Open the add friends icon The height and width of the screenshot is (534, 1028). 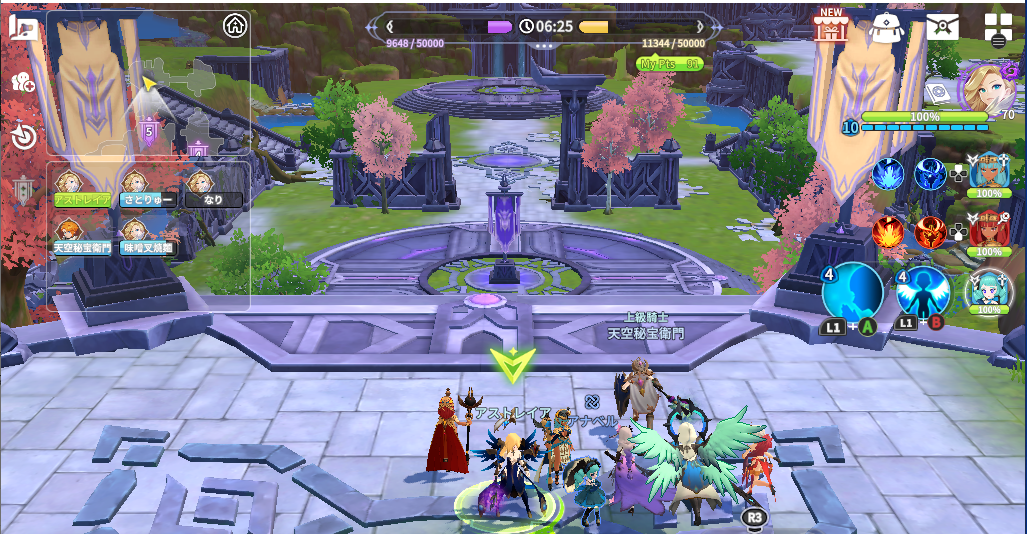pos(23,83)
